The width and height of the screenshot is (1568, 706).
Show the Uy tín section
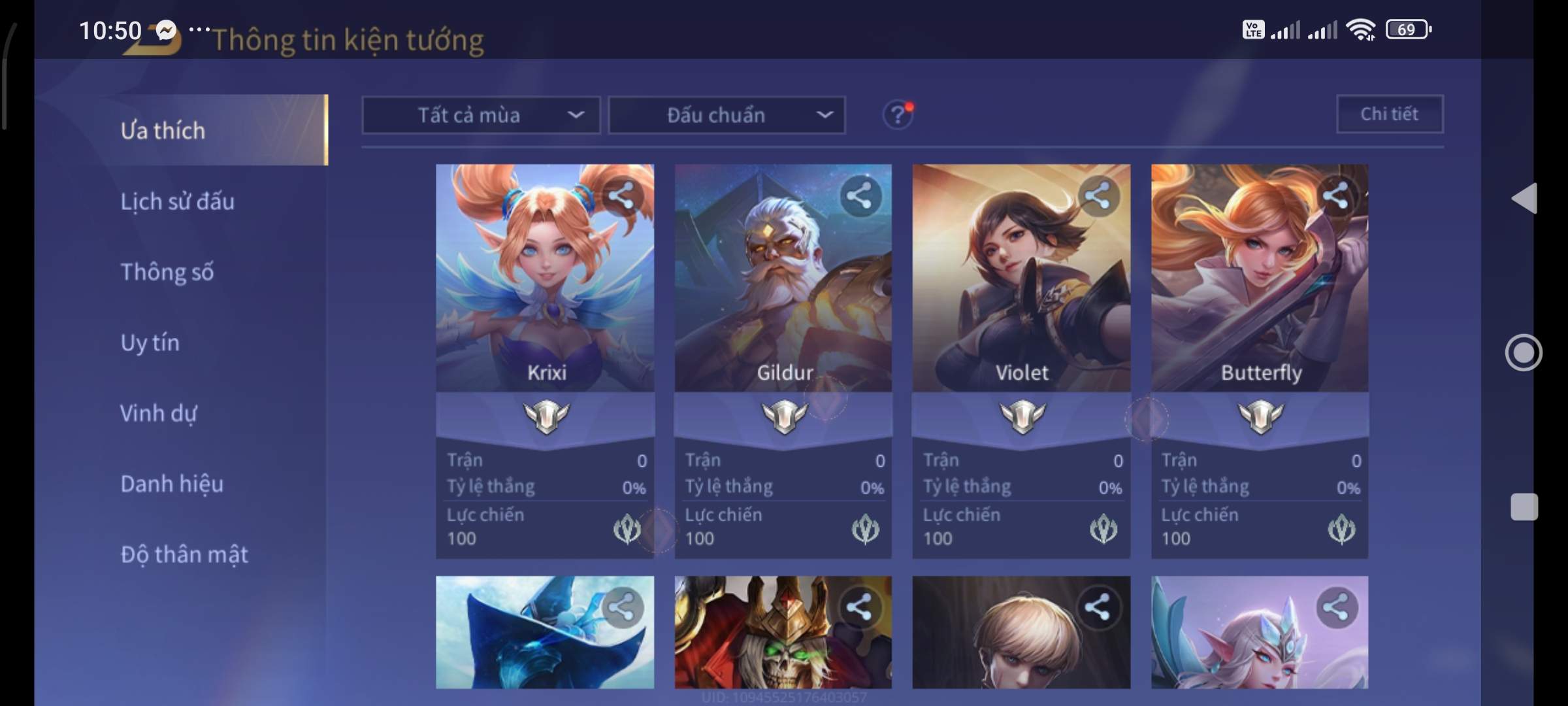point(150,343)
